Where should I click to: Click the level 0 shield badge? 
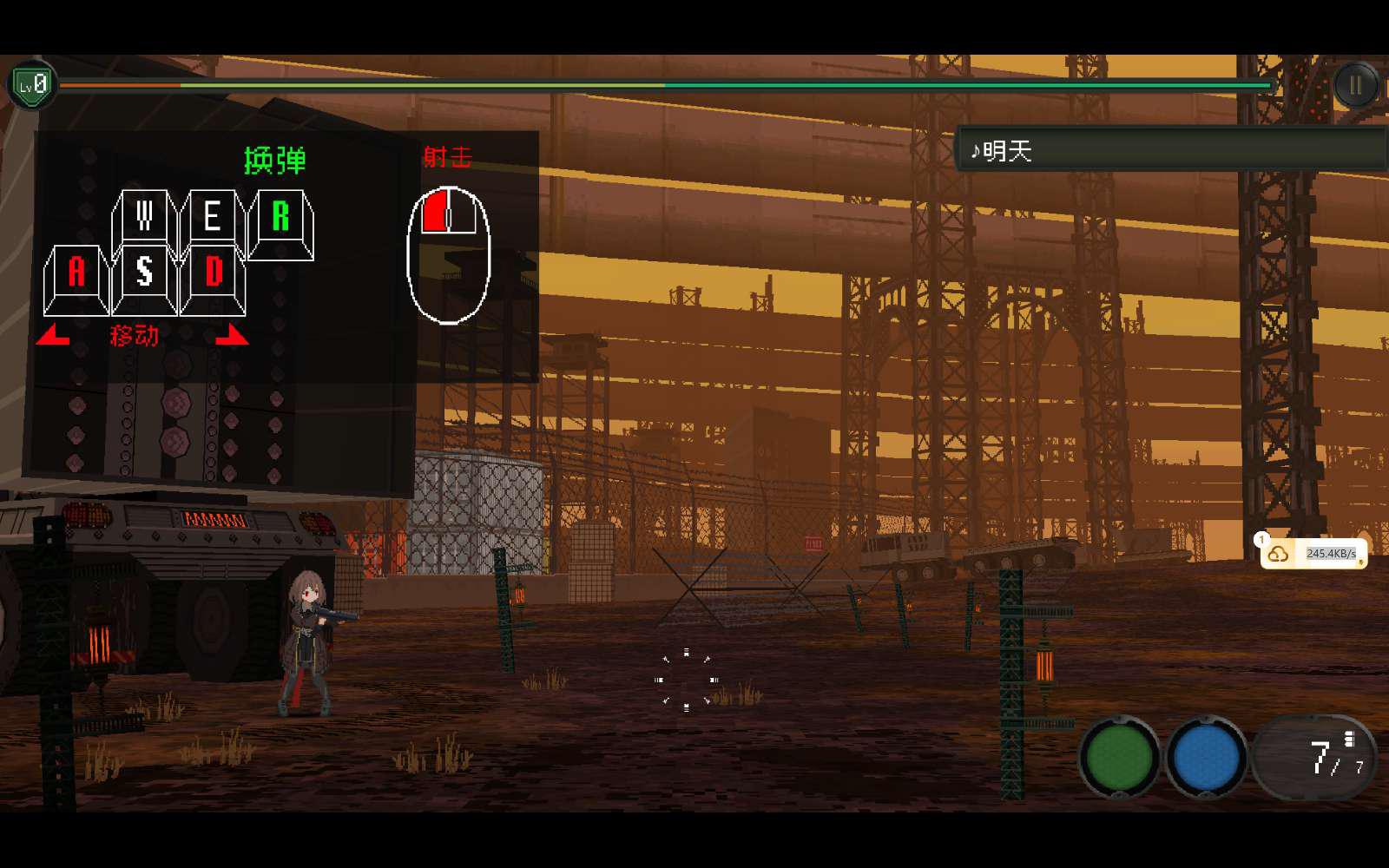tap(32, 85)
